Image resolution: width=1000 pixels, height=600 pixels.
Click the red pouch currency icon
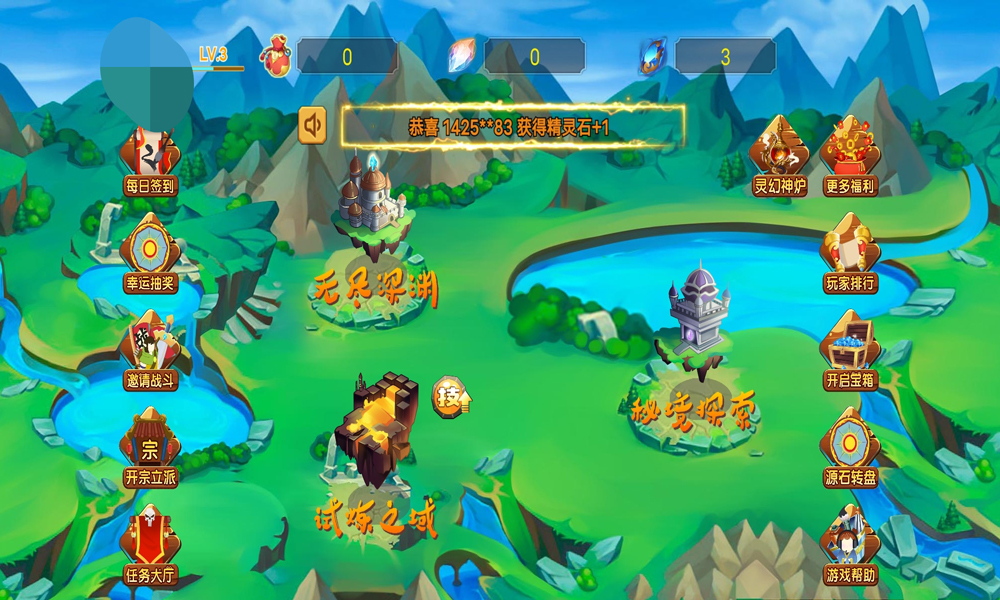click(x=275, y=57)
